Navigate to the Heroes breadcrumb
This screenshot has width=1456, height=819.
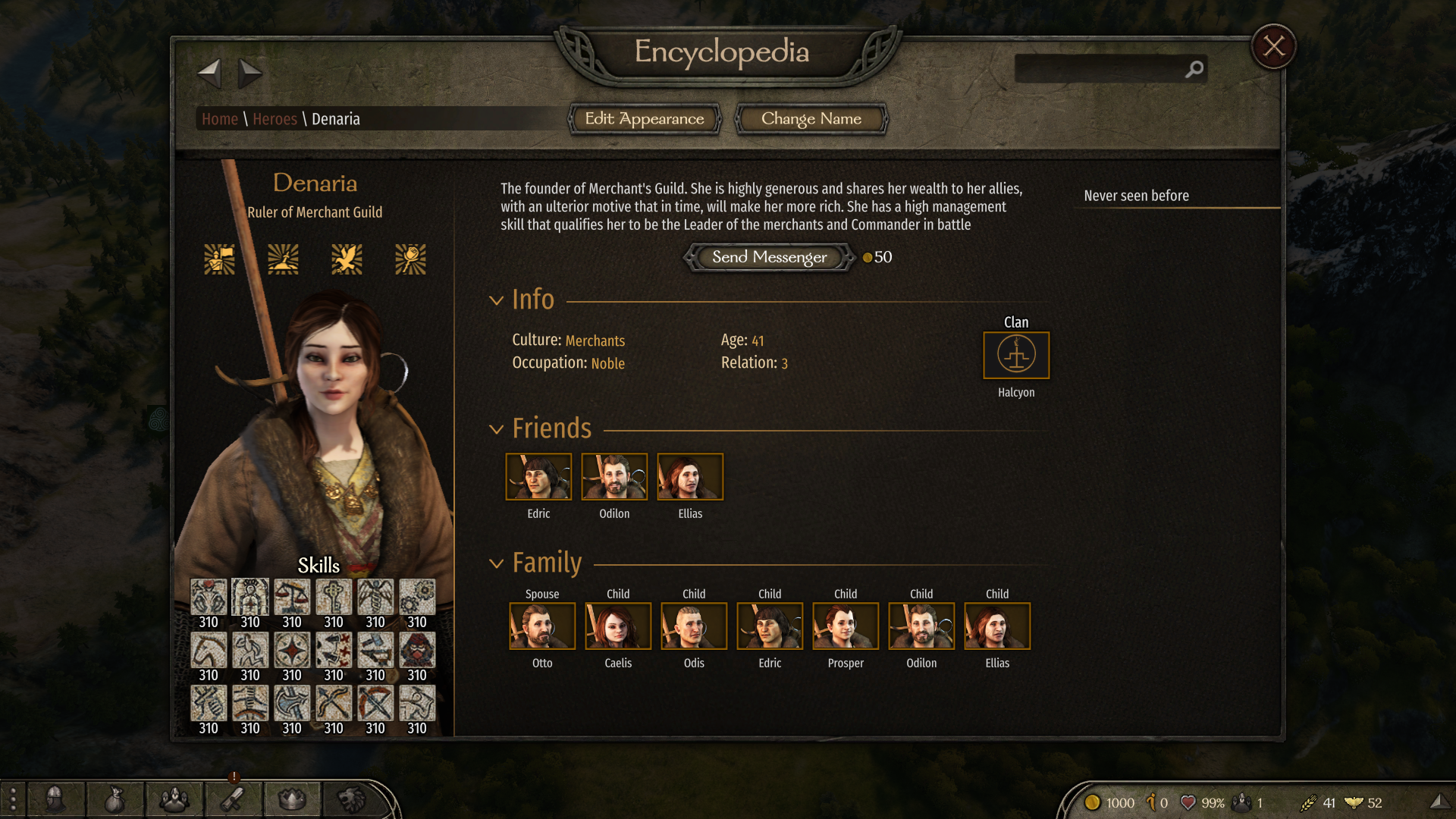pyautogui.click(x=275, y=119)
